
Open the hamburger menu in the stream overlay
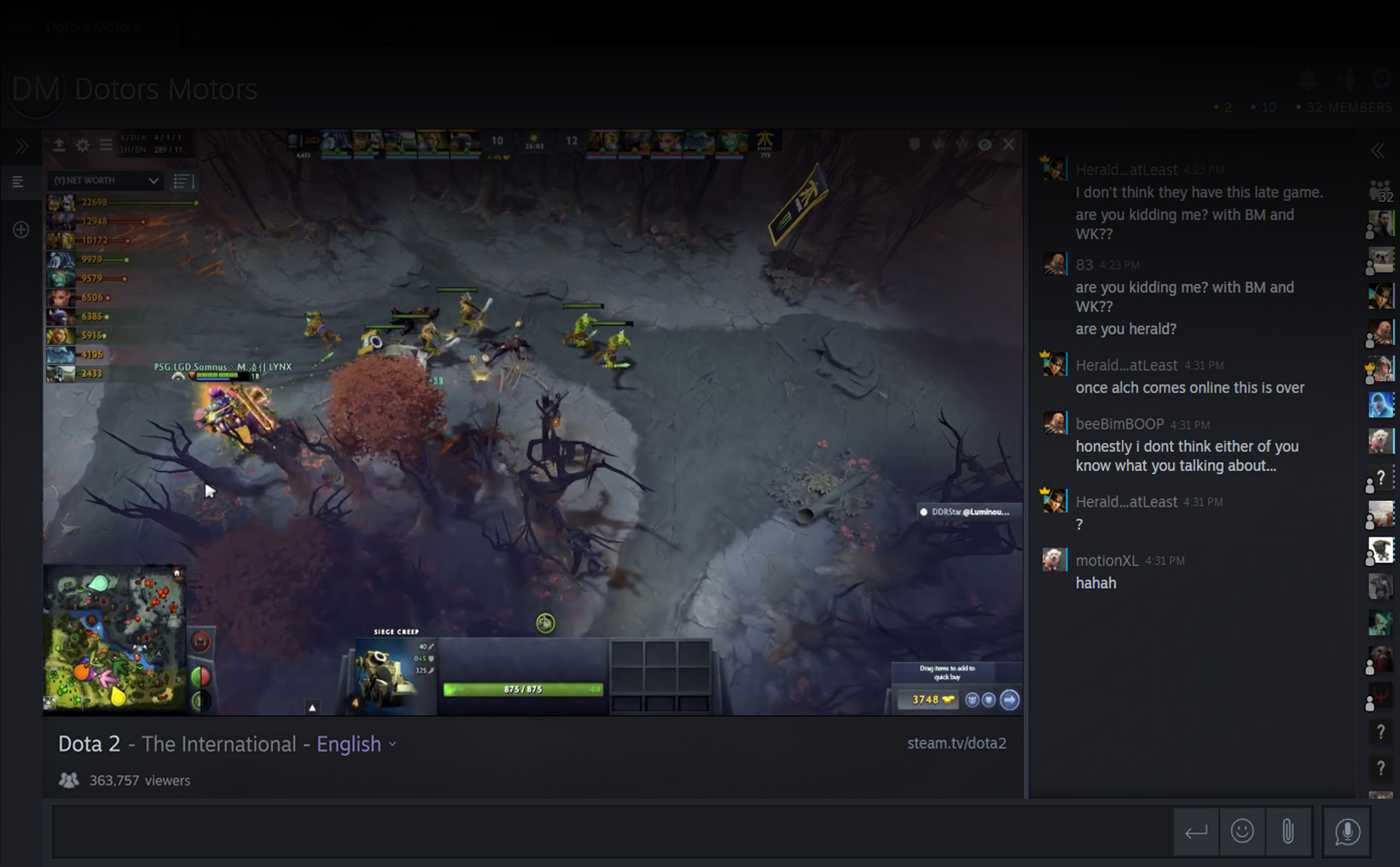(105, 145)
